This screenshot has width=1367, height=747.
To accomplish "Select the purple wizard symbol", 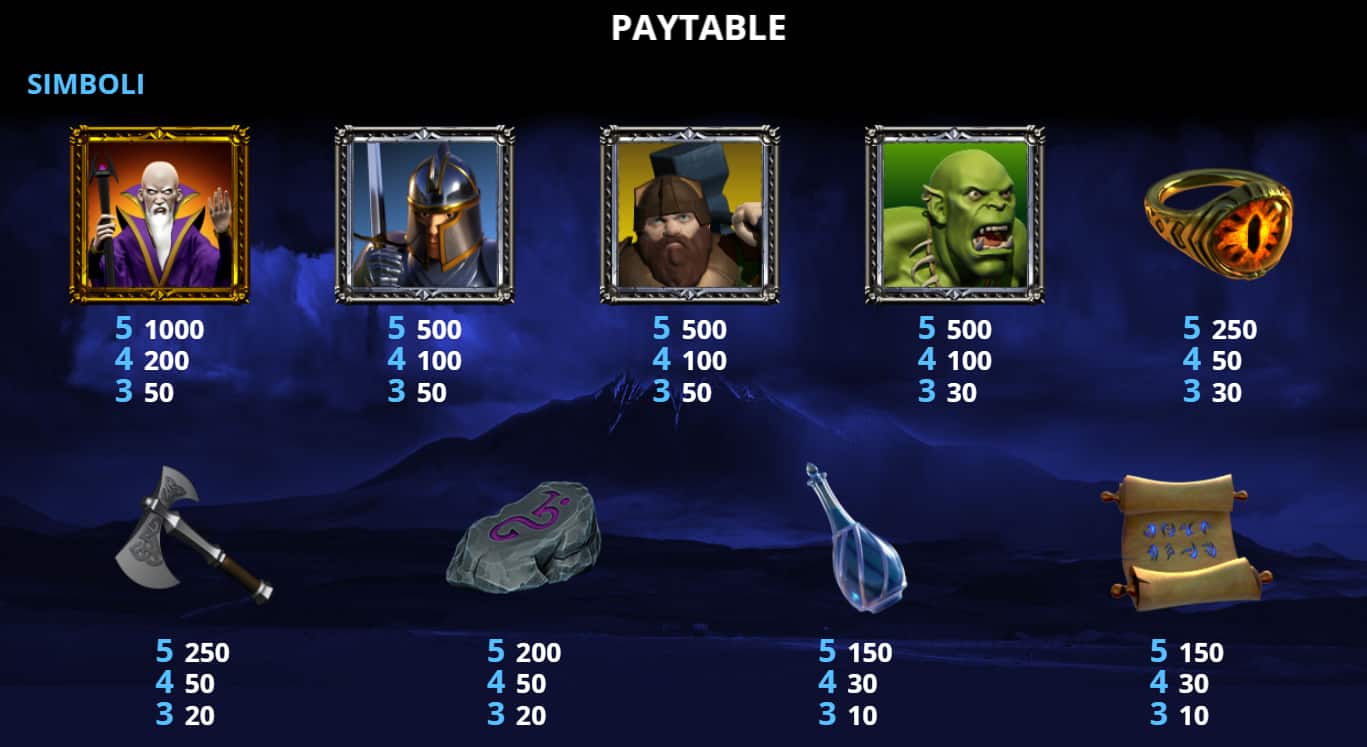I will pos(153,210).
